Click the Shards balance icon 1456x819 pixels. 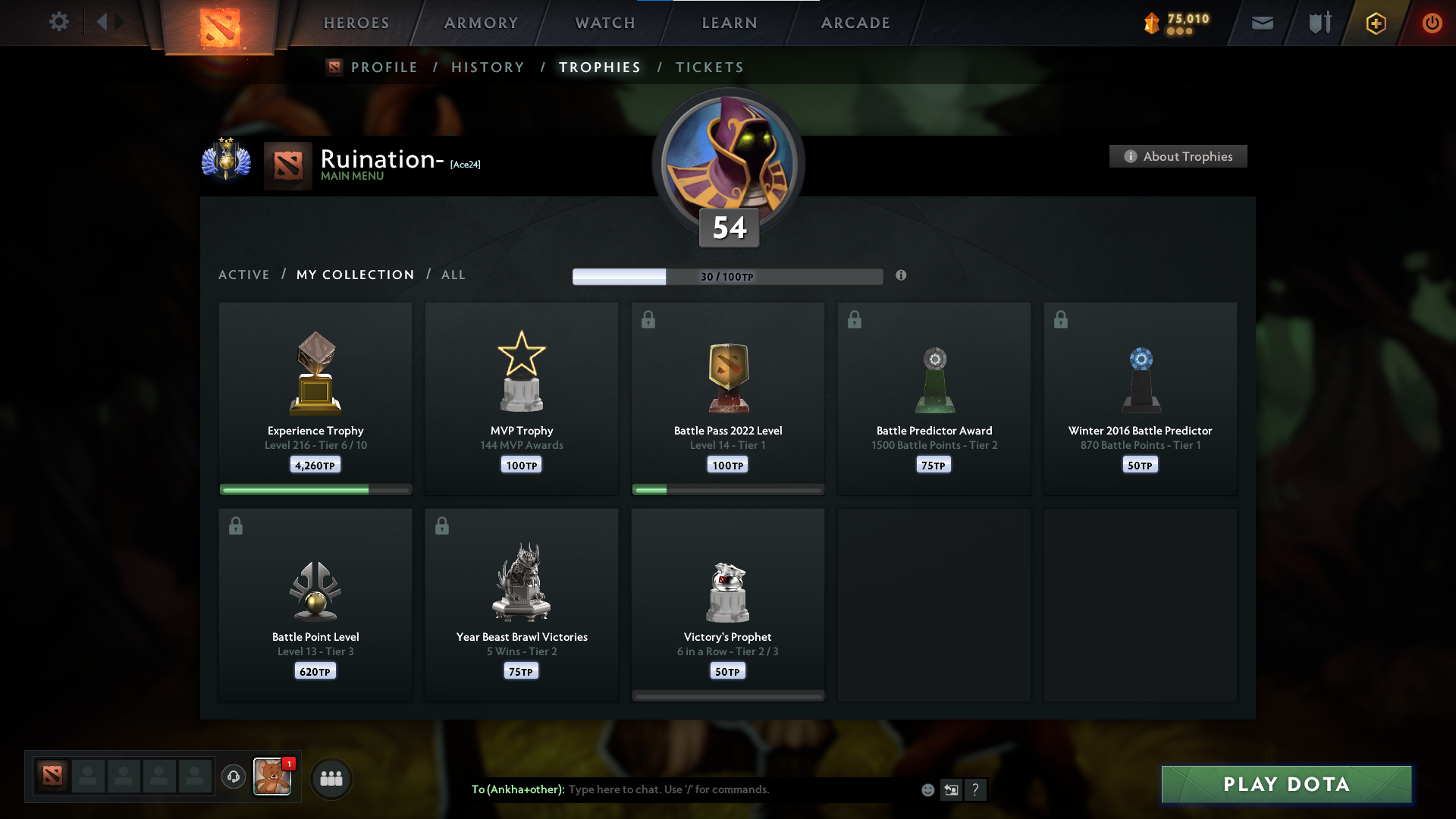coord(1152,24)
